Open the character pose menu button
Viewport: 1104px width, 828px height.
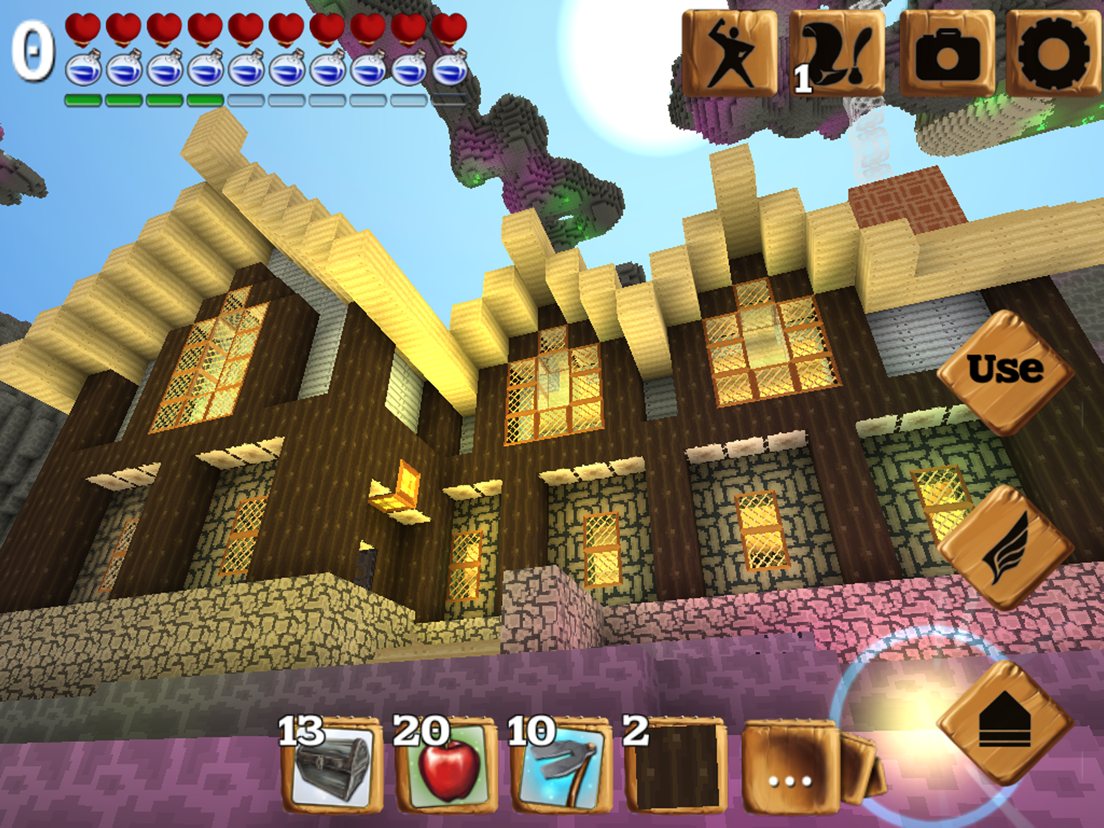pos(729,53)
